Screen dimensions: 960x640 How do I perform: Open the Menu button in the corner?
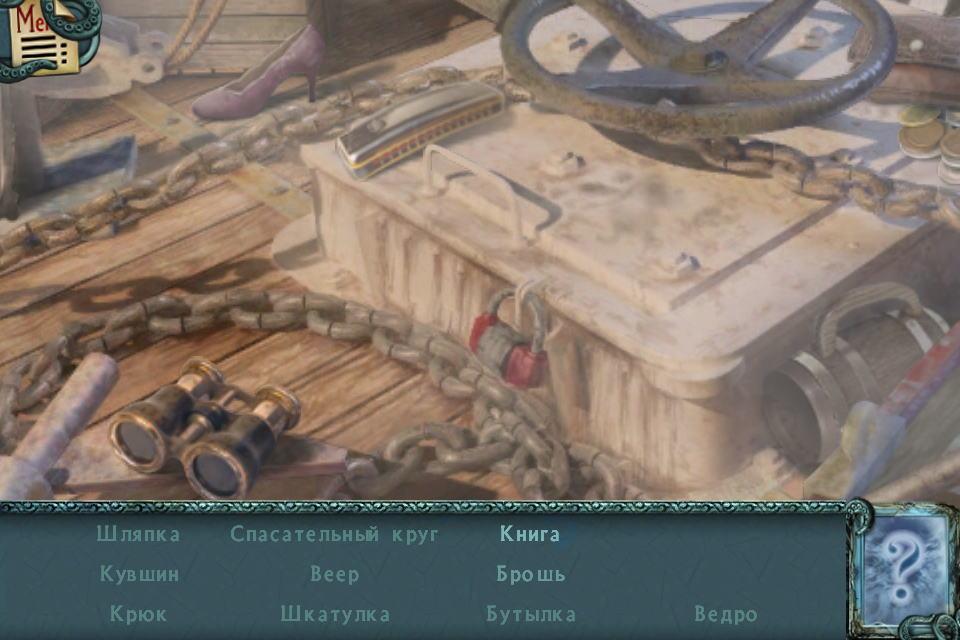click(x=40, y=36)
